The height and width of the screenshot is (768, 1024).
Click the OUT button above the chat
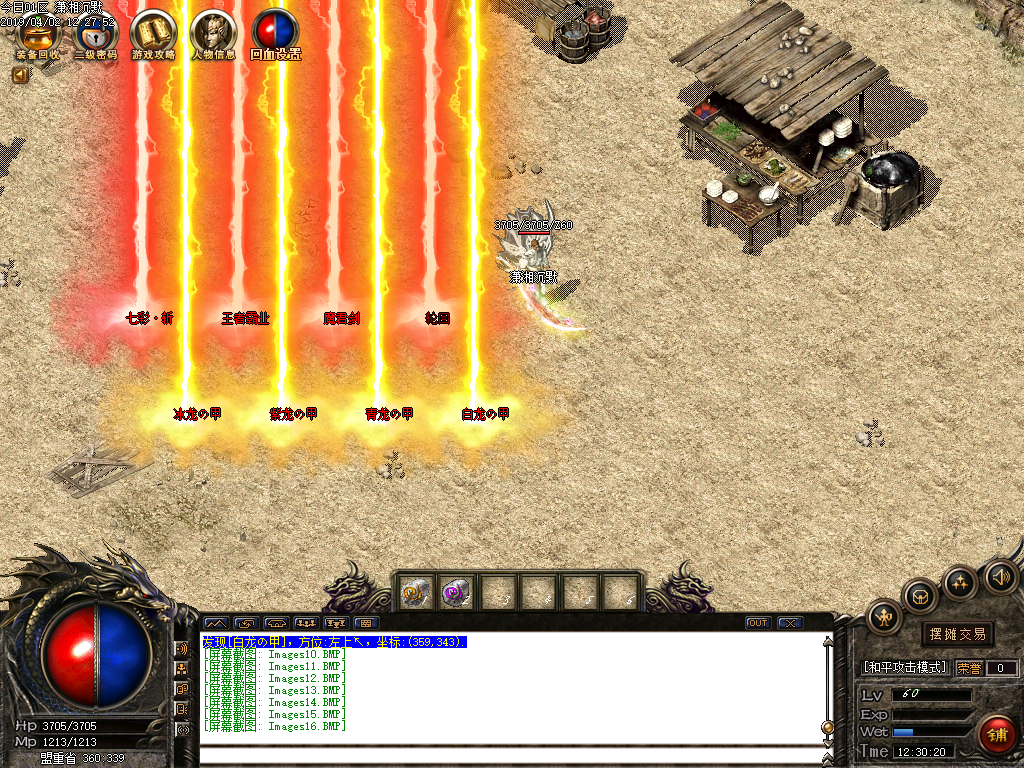pos(758,623)
